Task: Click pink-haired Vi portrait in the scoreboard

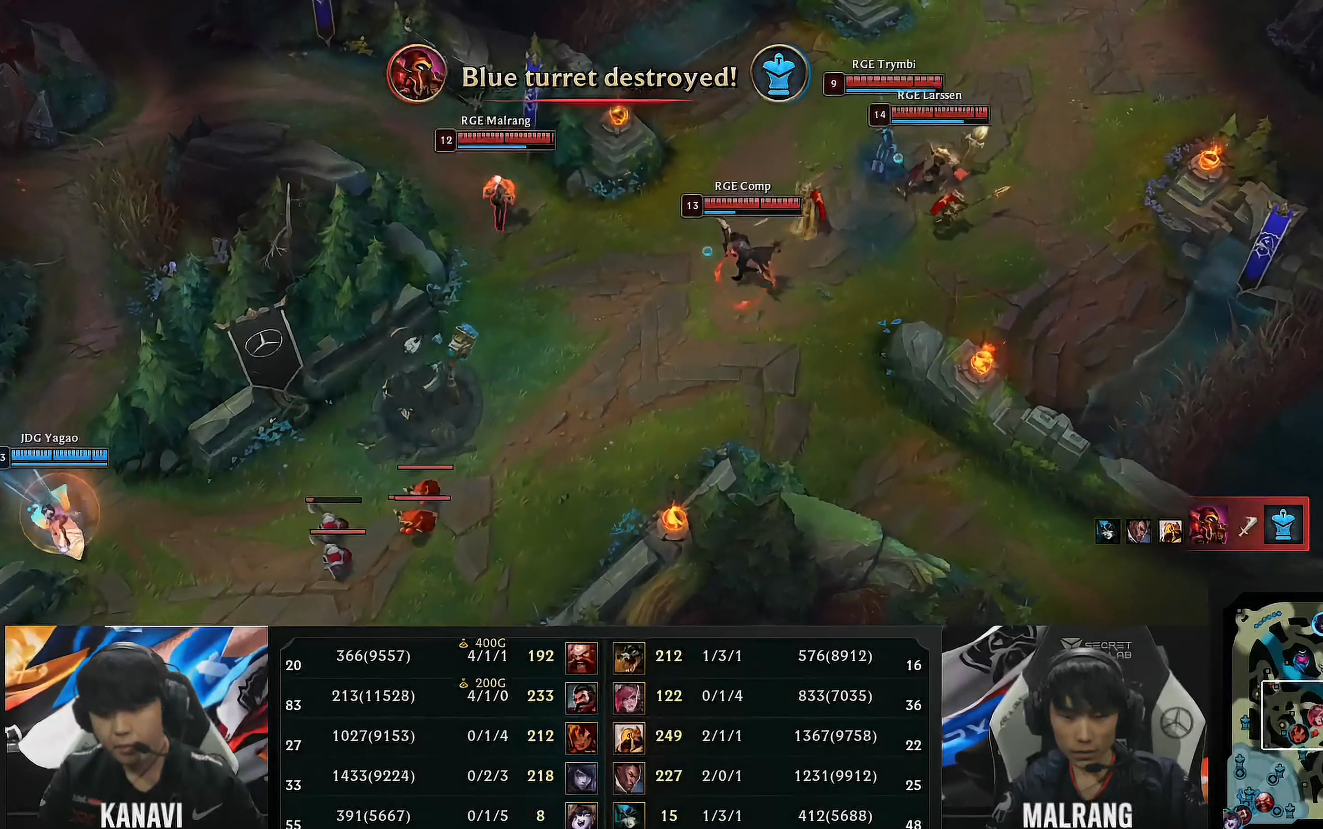Action: [629, 696]
